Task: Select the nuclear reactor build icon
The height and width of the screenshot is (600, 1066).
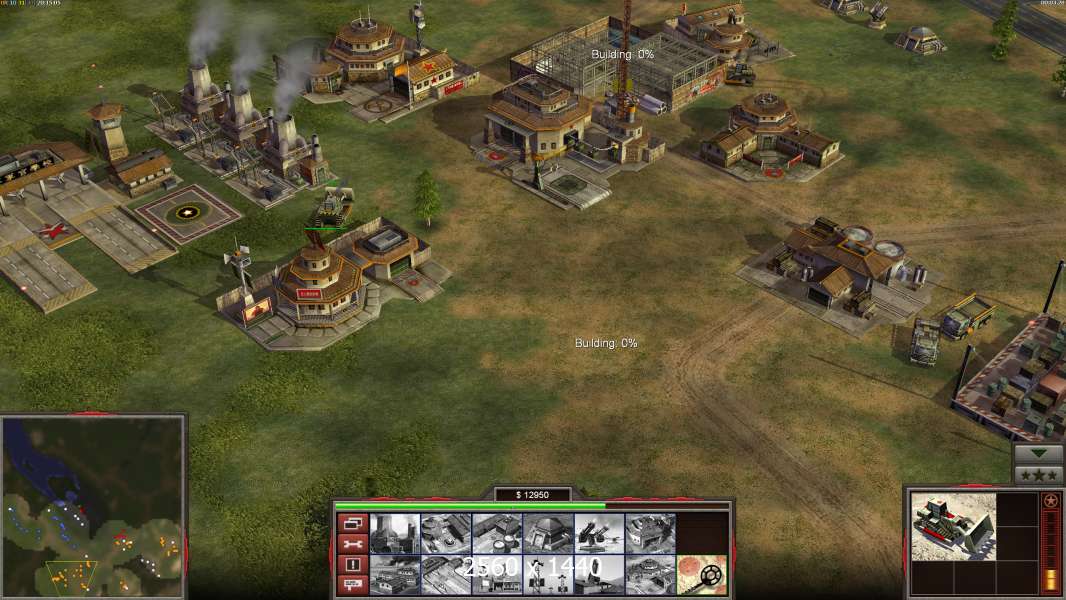Action: click(395, 533)
